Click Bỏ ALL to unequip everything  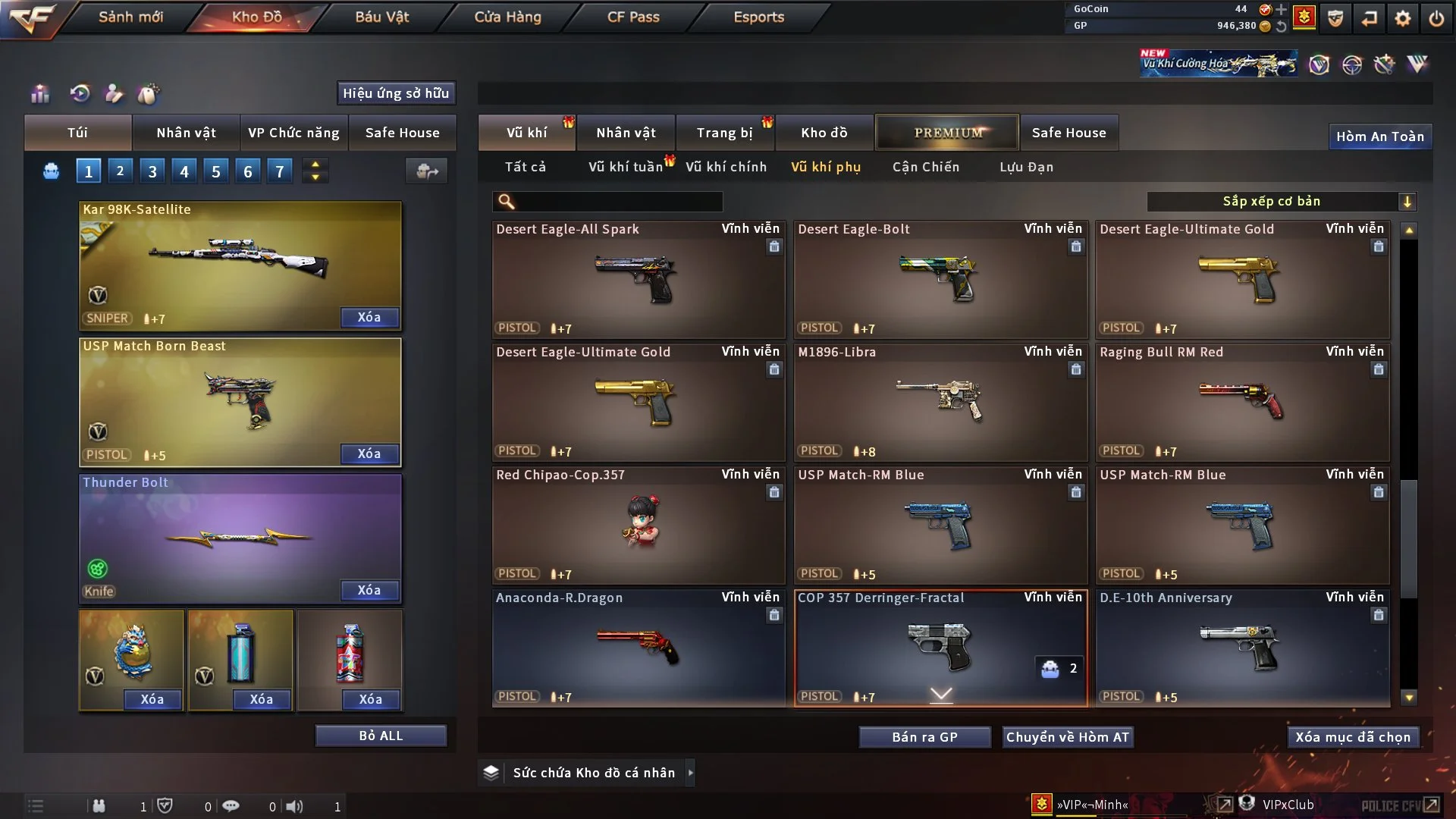tap(381, 736)
